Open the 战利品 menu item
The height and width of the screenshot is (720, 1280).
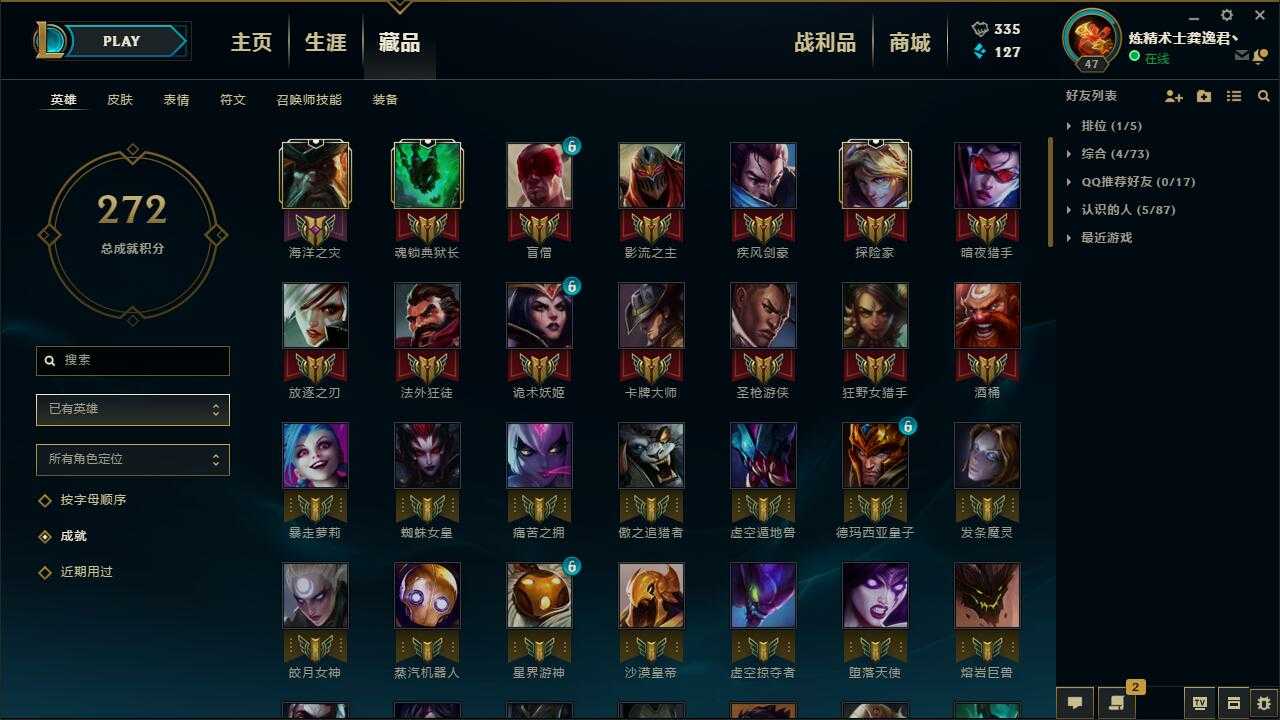click(825, 42)
